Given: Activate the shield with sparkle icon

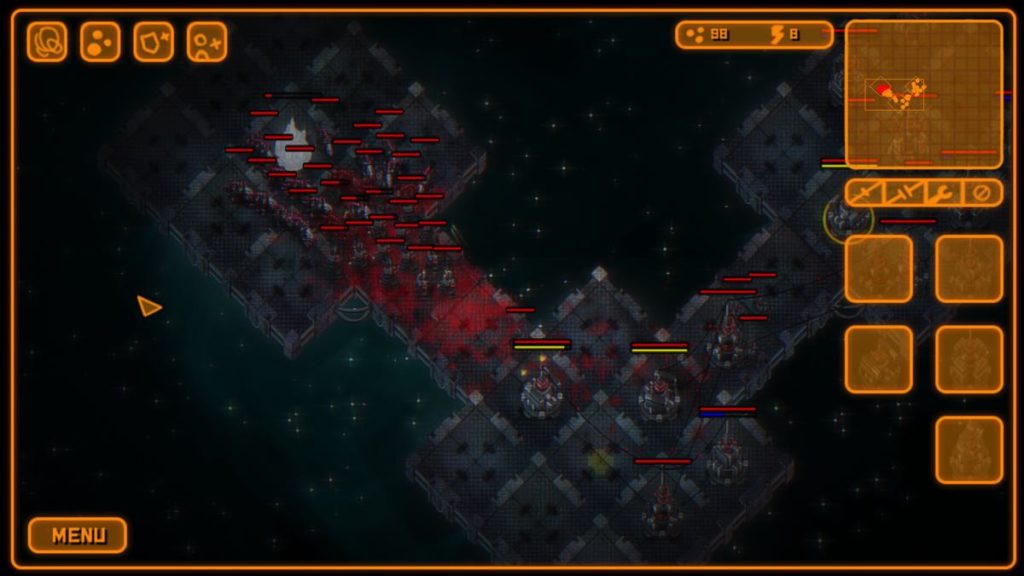Looking at the screenshot, I should pos(153,42).
